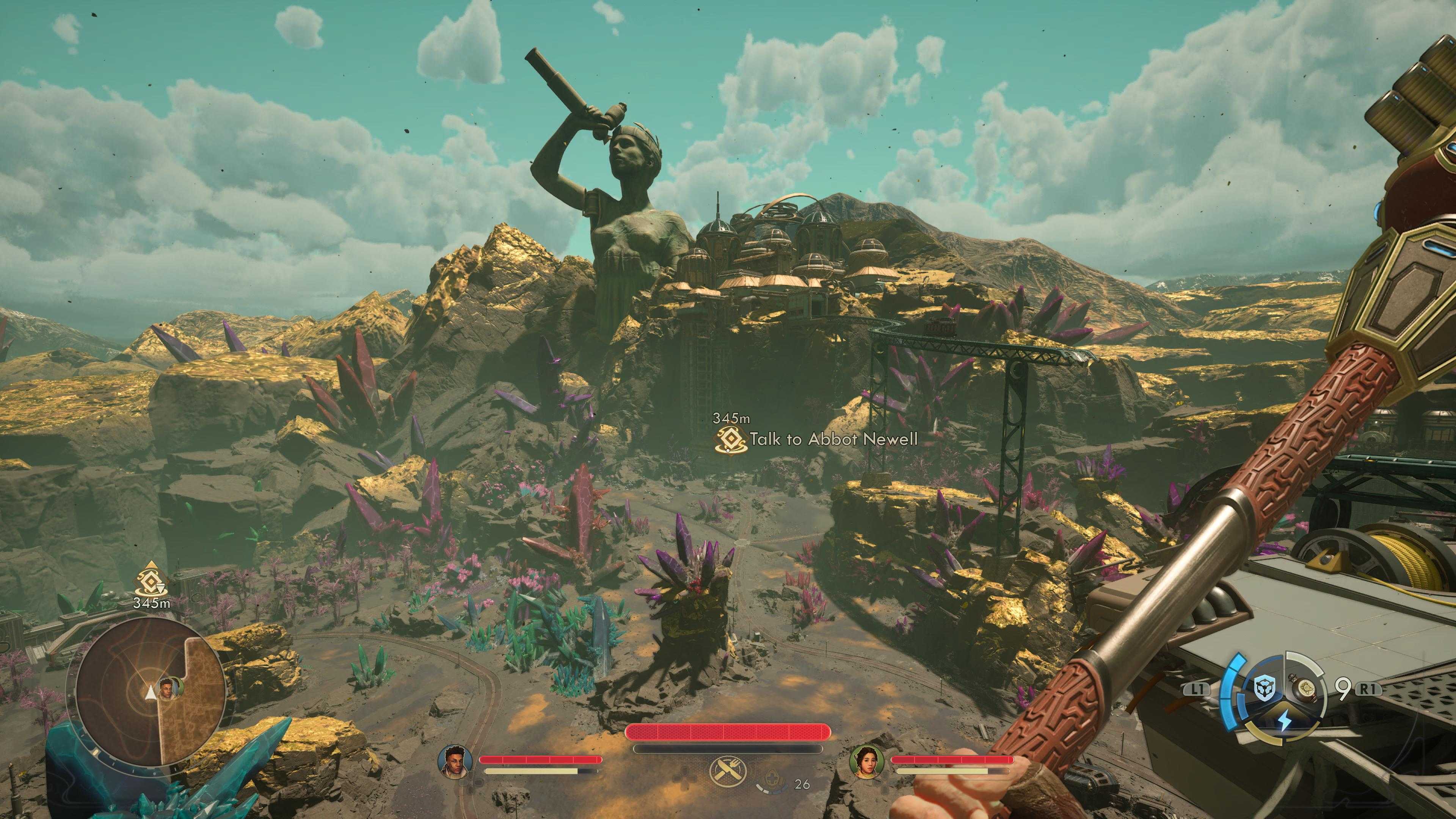Click the crossed knife and fork icon
The height and width of the screenshot is (819, 1456).
(x=728, y=772)
